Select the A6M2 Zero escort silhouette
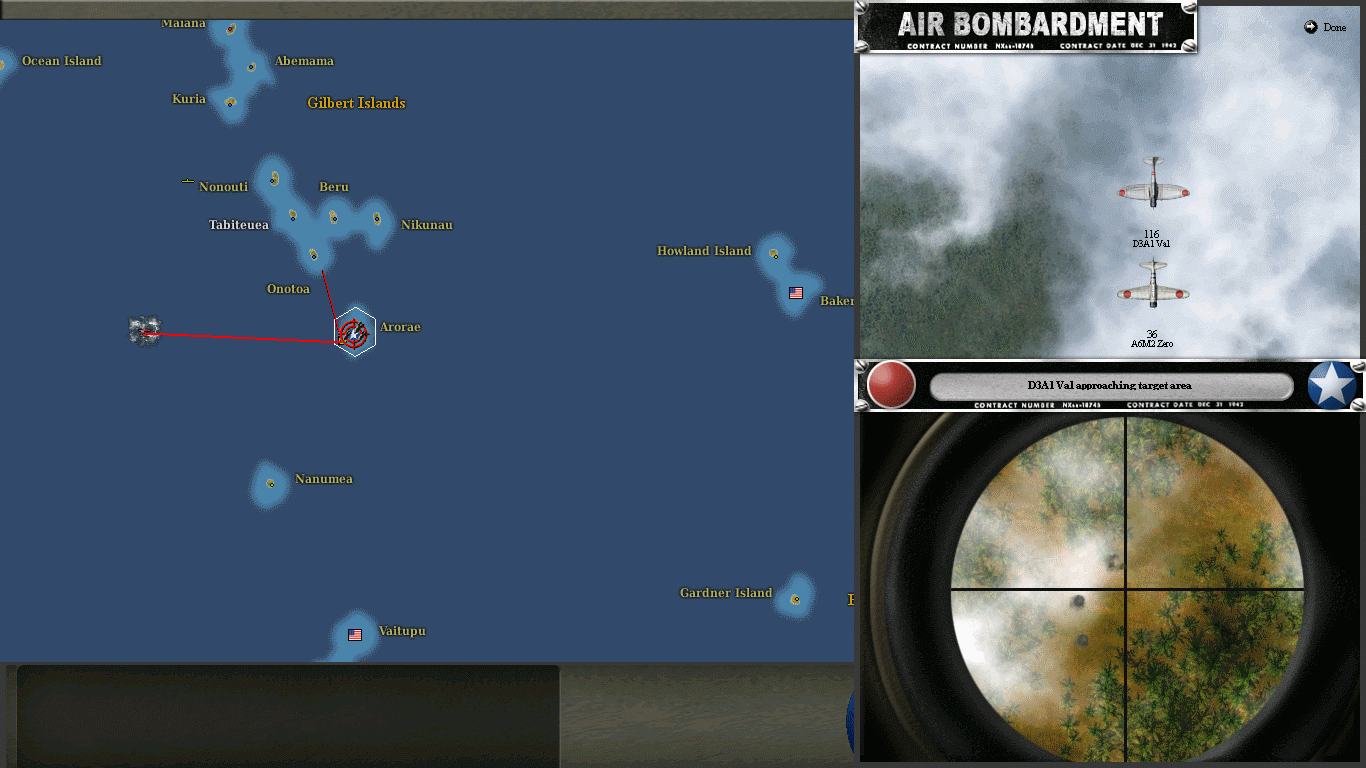 coord(1155,285)
